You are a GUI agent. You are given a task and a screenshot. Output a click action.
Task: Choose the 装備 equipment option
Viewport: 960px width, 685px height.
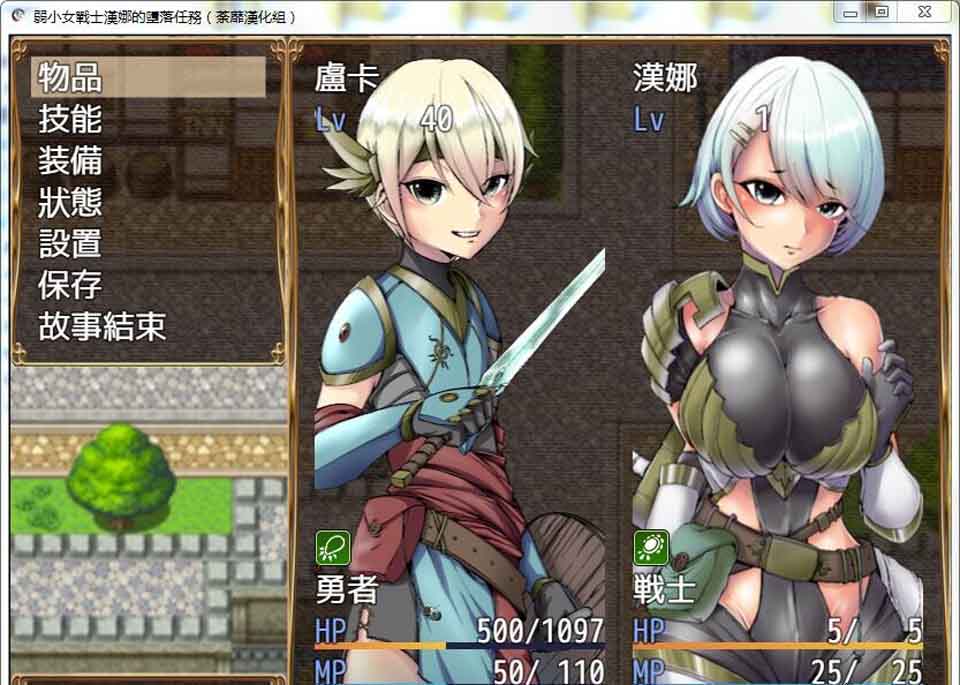[x=72, y=161]
